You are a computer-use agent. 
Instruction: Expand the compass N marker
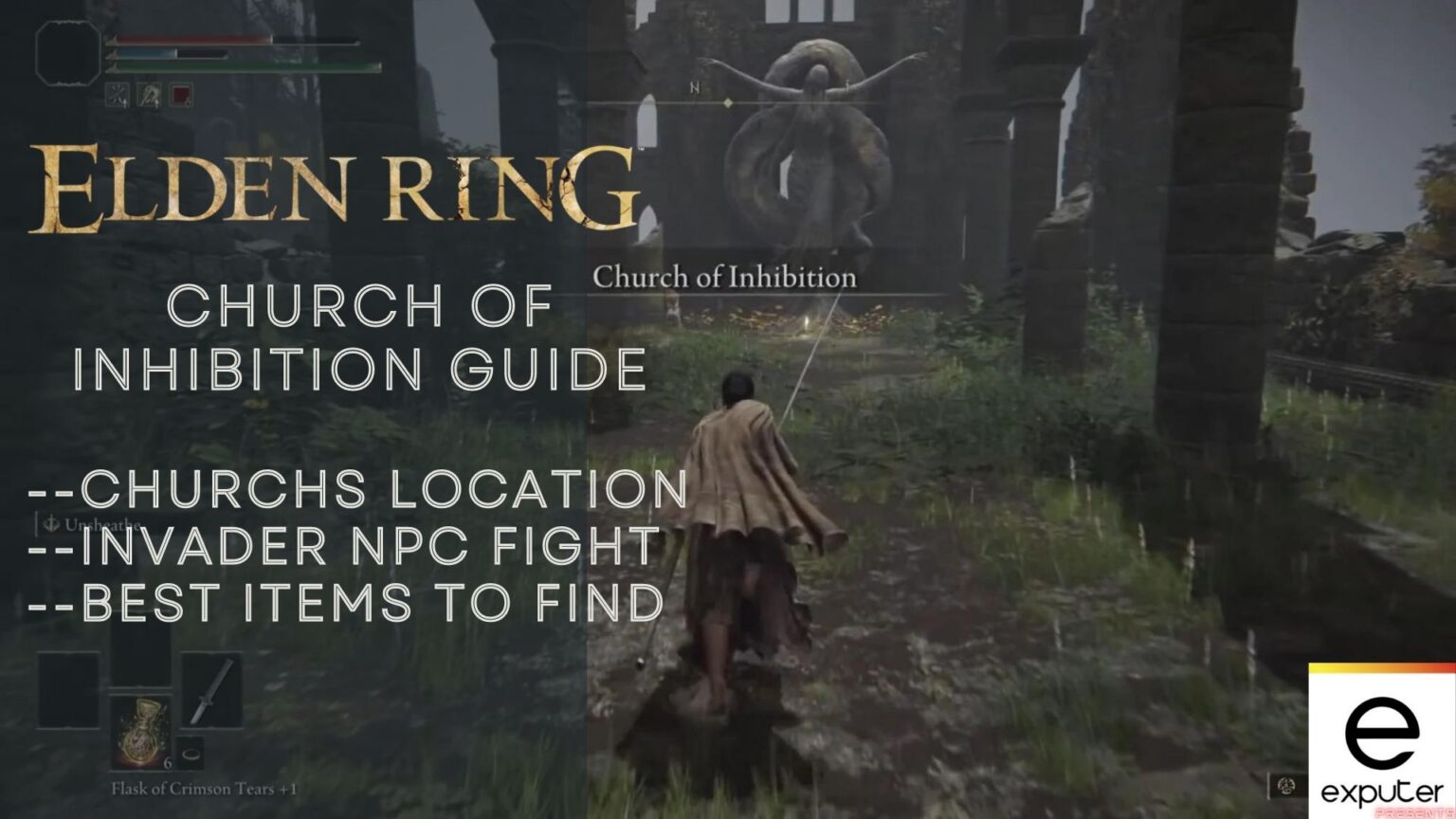pos(695,87)
